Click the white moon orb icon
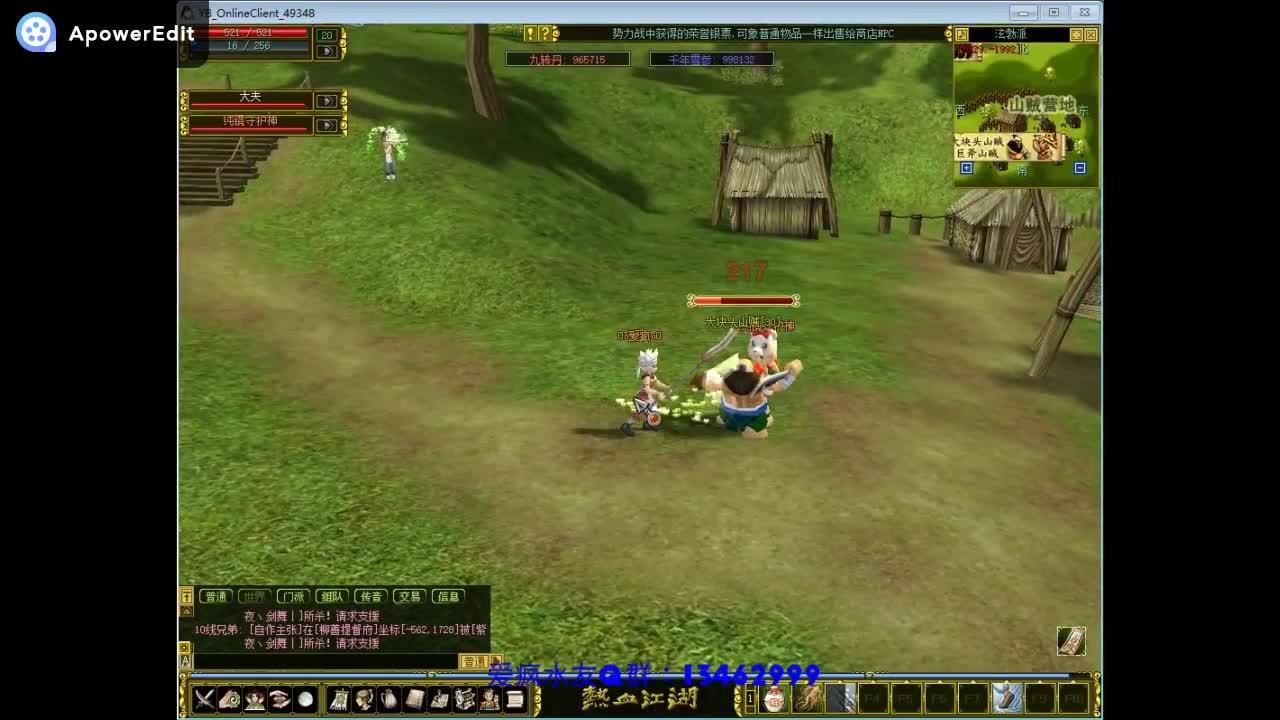This screenshot has width=1280, height=720. [305, 699]
